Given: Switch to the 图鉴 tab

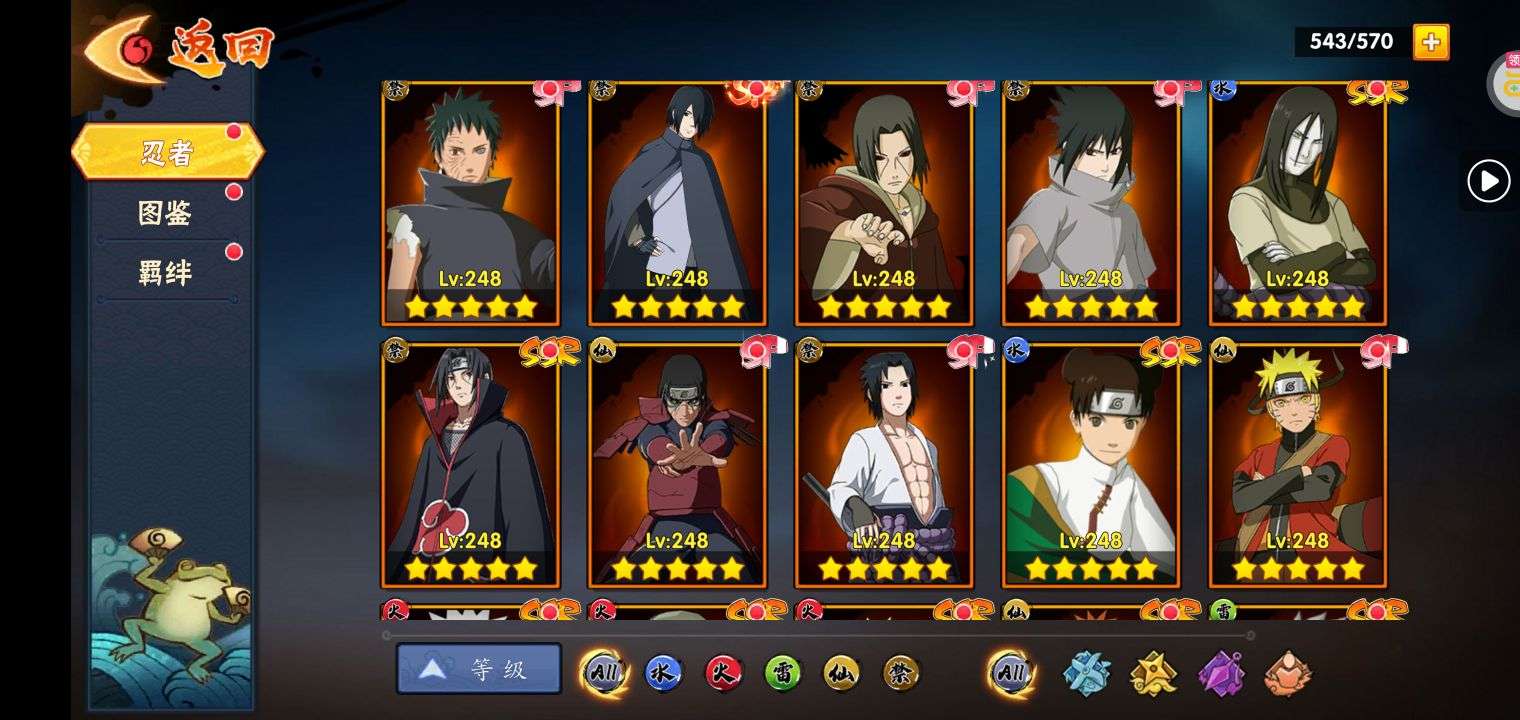Looking at the screenshot, I should coord(165,213).
